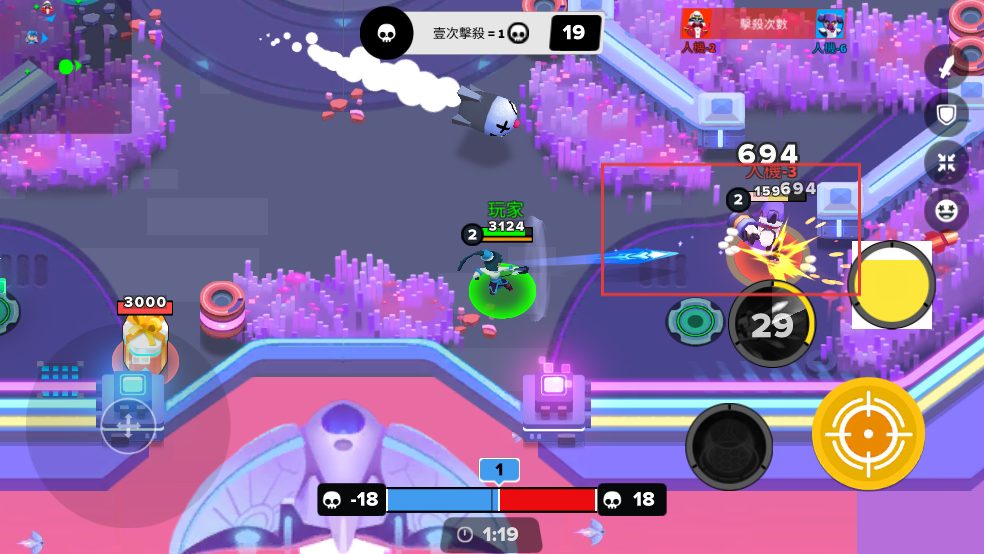984x554 pixels.
Task: Use the ability showing a 29 cooldown
Action: click(771, 324)
